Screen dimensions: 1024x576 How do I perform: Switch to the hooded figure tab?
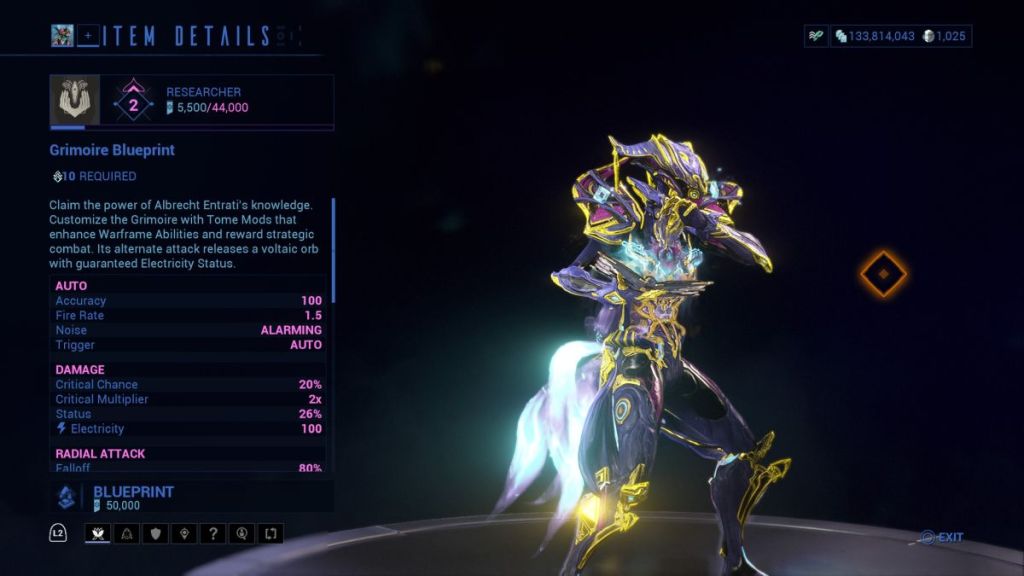[x=126, y=533]
